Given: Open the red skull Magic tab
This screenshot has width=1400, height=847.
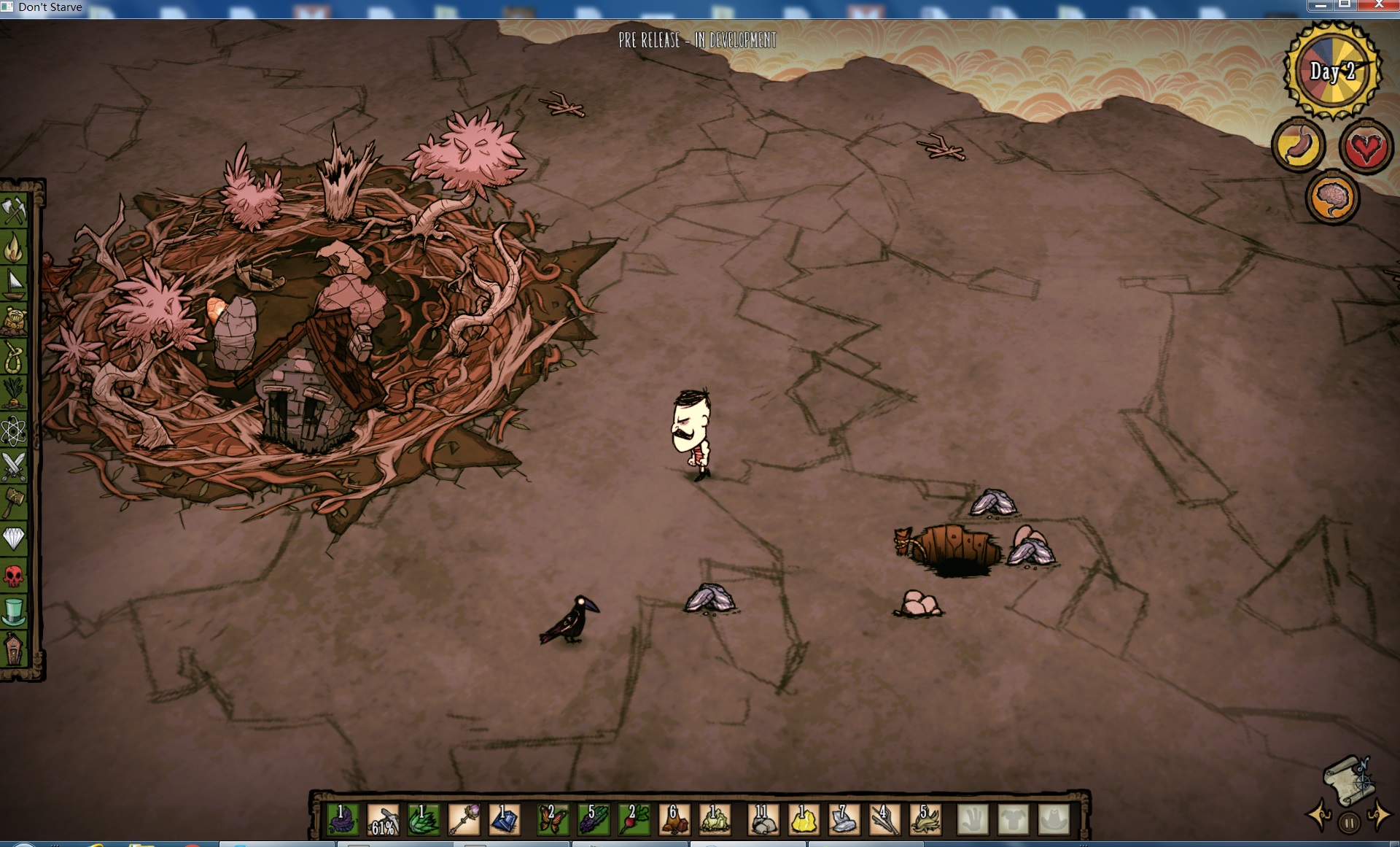Looking at the screenshot, I should pyautogui.click(x=14, y=576).
